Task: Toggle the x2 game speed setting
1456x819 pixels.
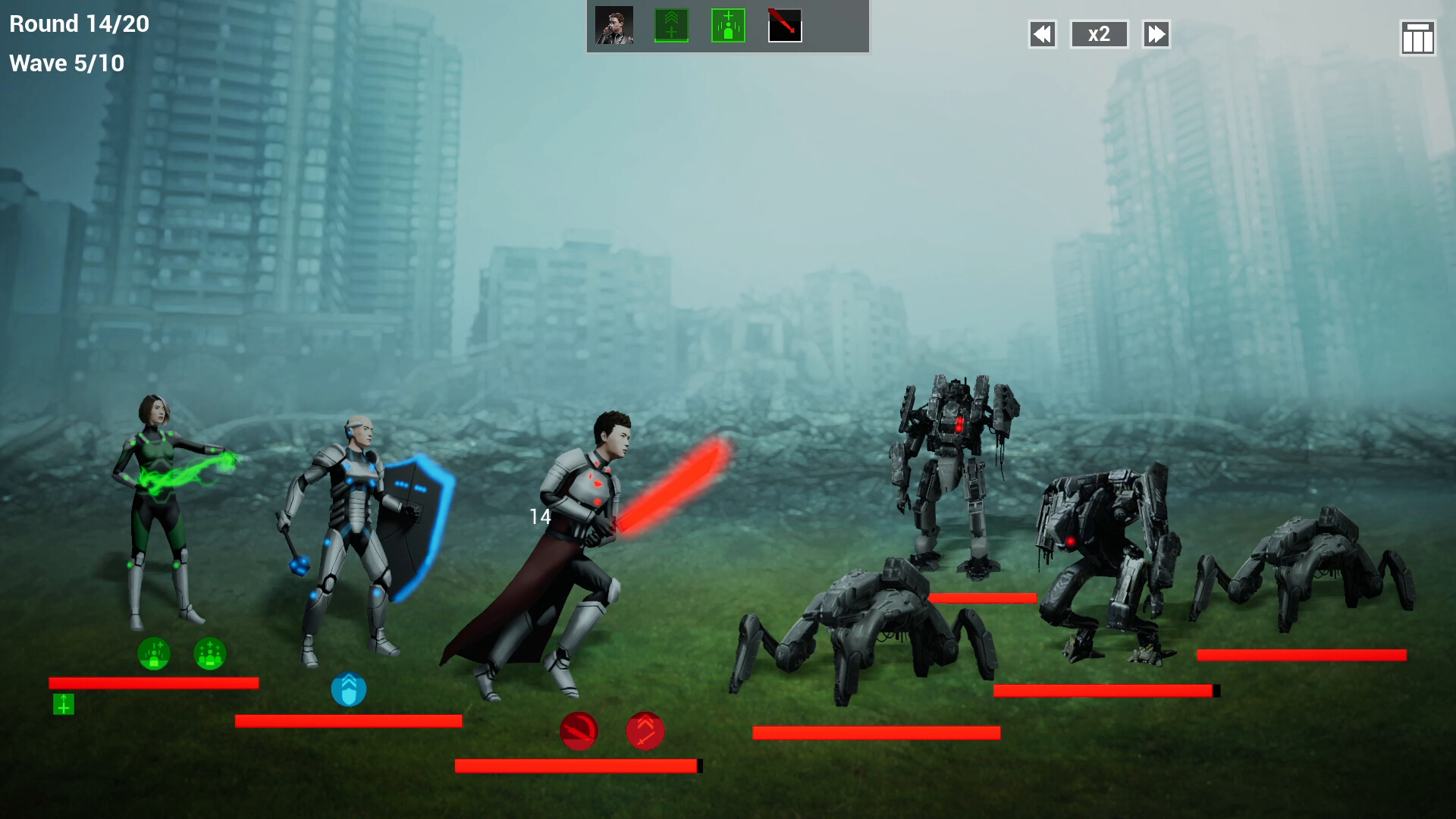Action: tap(1099, 34)
